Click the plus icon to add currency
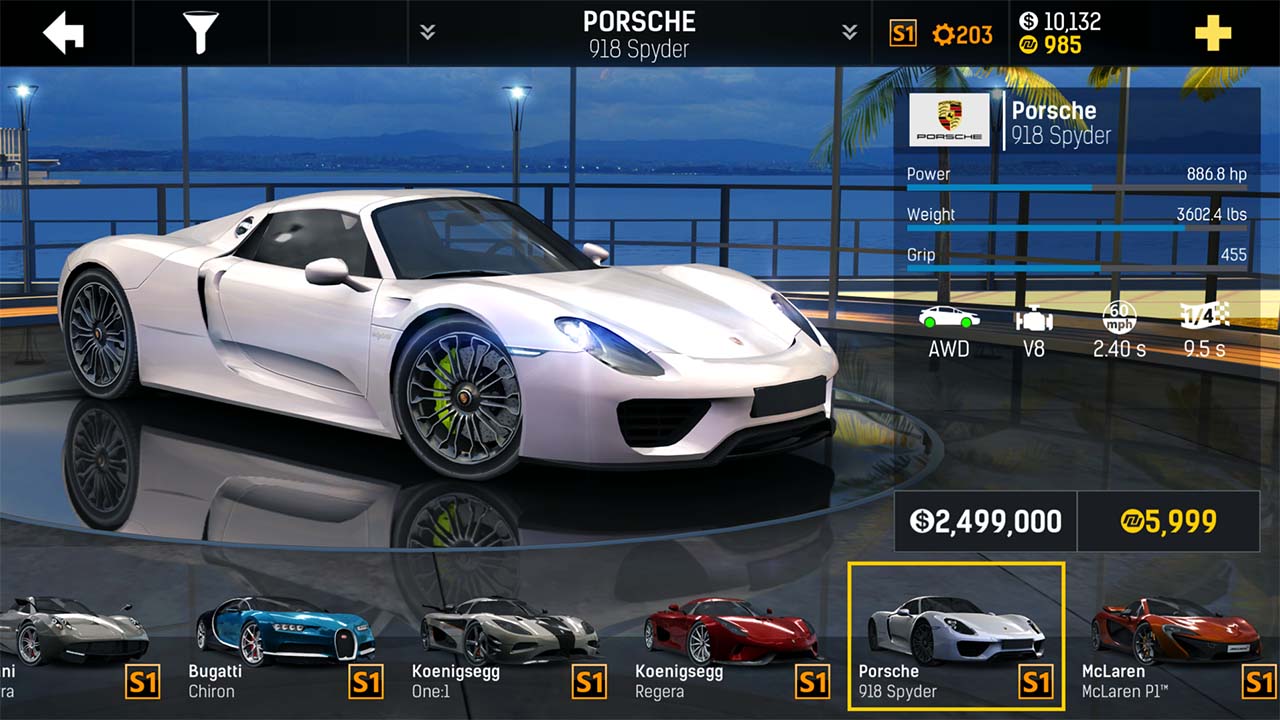 (x=1213, y=32)
